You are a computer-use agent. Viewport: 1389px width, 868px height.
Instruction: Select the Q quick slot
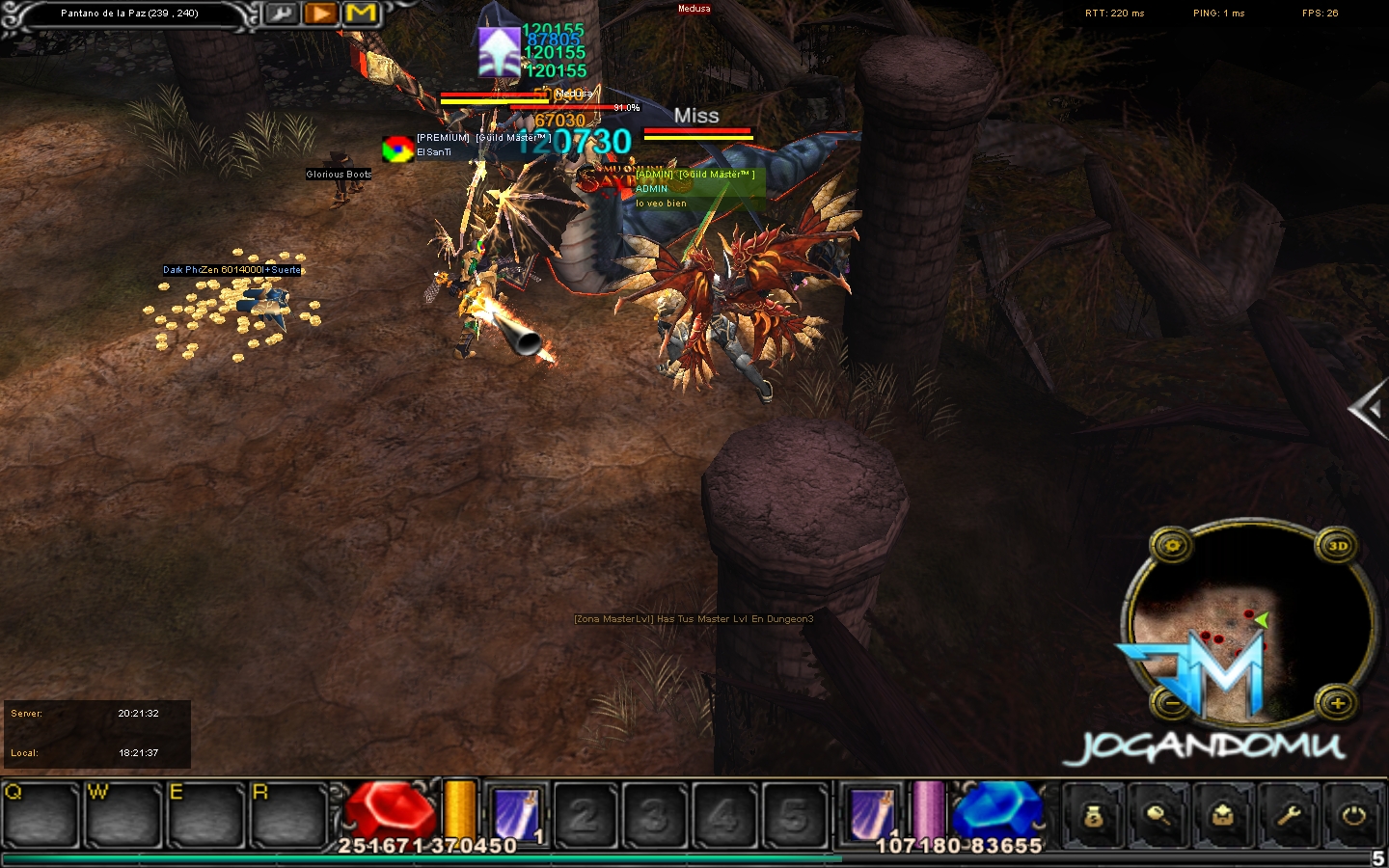[41, 815]
